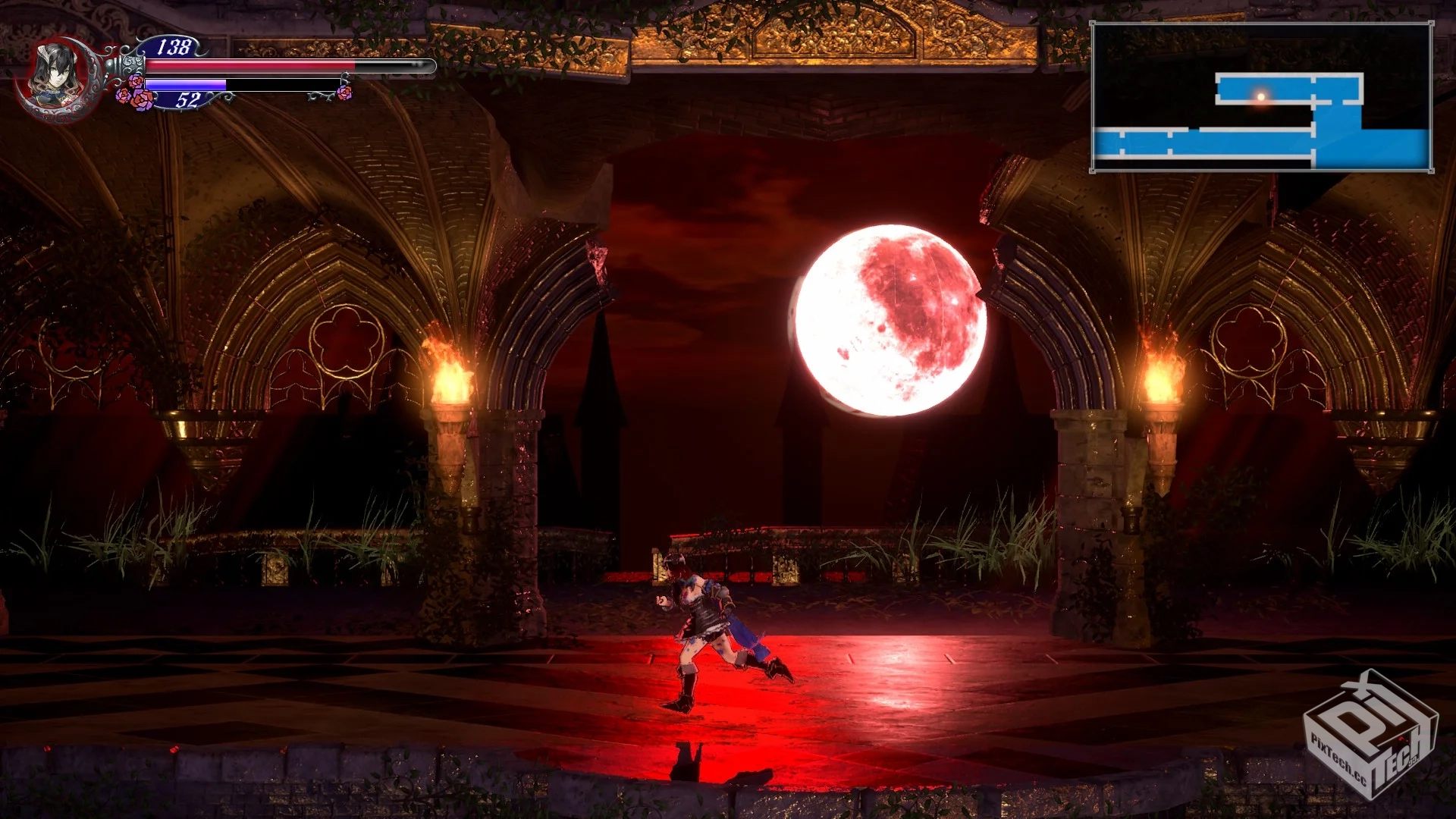
Task: Click the glowing player marker on the minimap
Action: tap(1261, 96)
